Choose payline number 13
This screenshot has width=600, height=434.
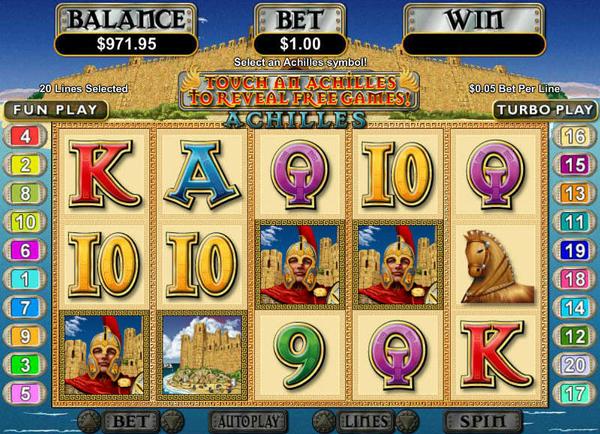point(574,193)
